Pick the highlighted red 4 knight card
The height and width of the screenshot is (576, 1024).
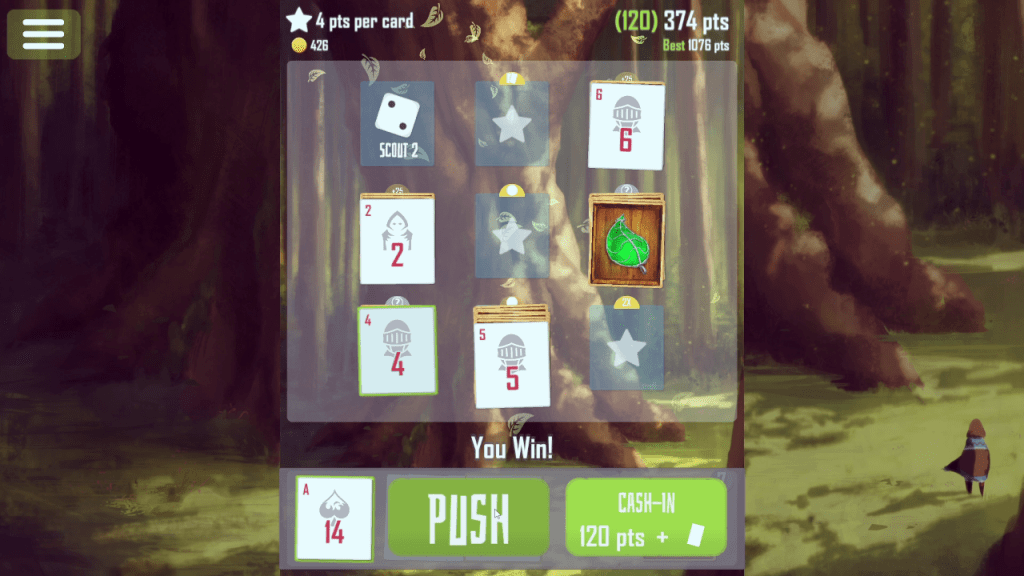(397, 350)
